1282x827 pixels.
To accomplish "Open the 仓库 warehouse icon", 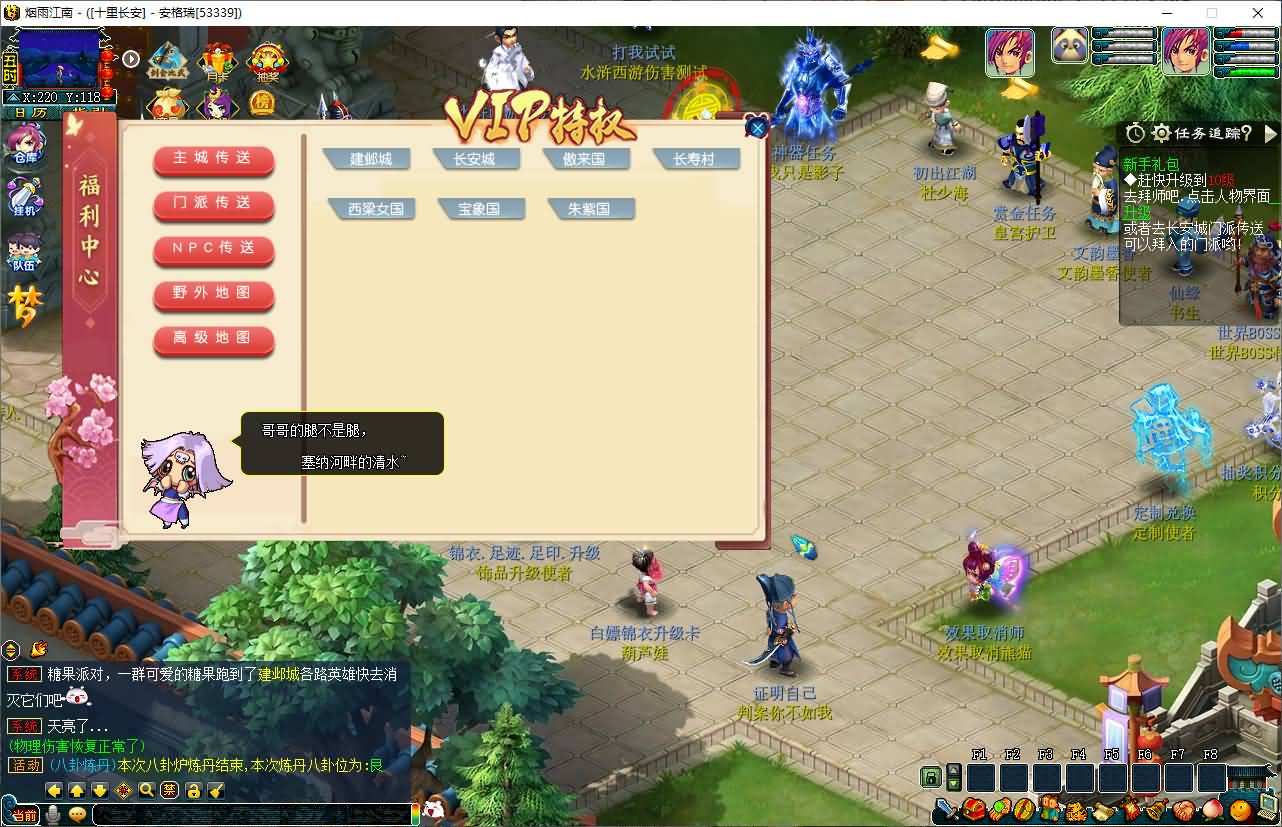I will pyautogui.click(x=24, y=145).
